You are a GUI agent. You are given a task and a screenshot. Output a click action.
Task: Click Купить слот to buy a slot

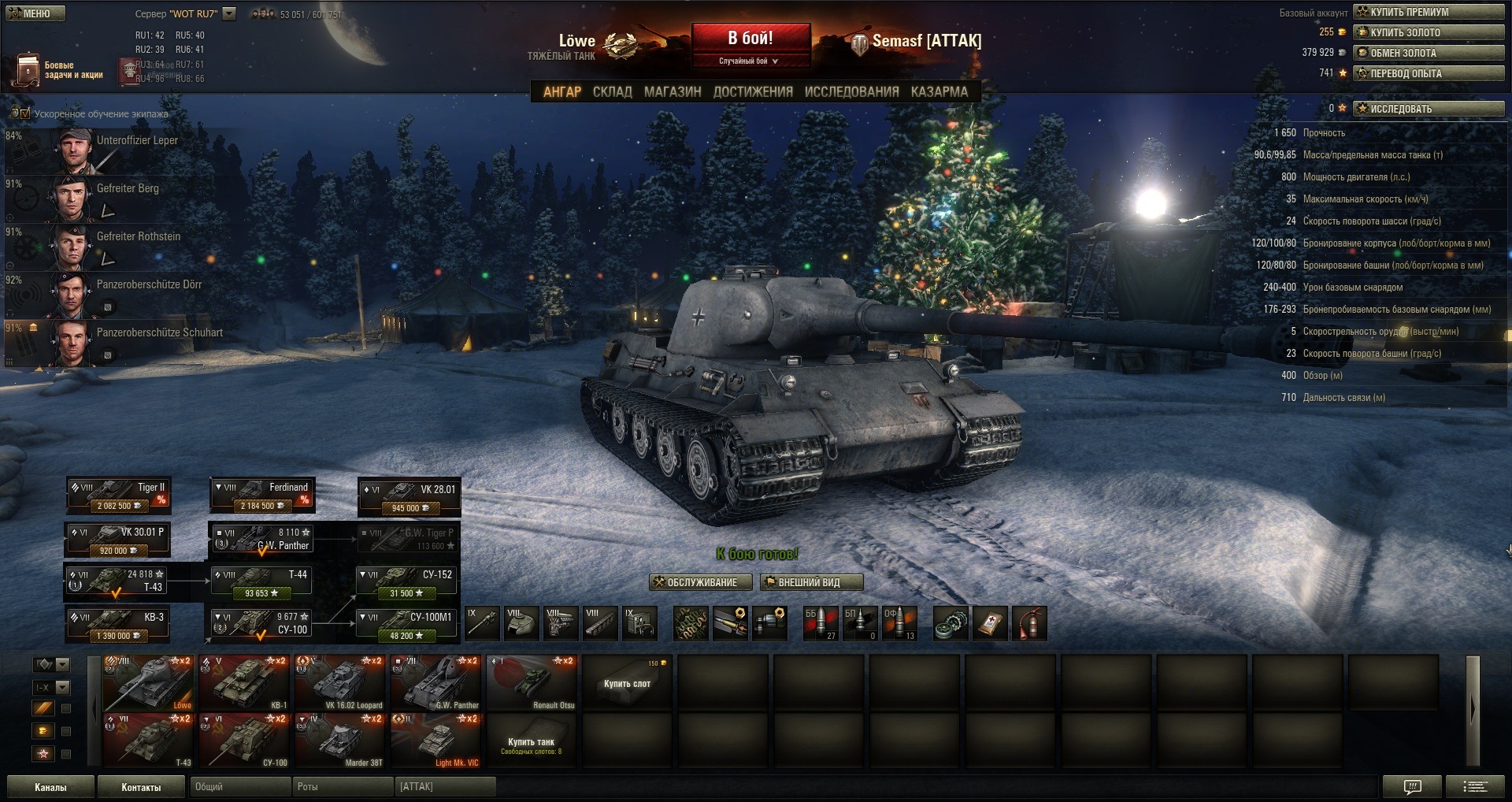pyautogui.click(x=627, y=683)
